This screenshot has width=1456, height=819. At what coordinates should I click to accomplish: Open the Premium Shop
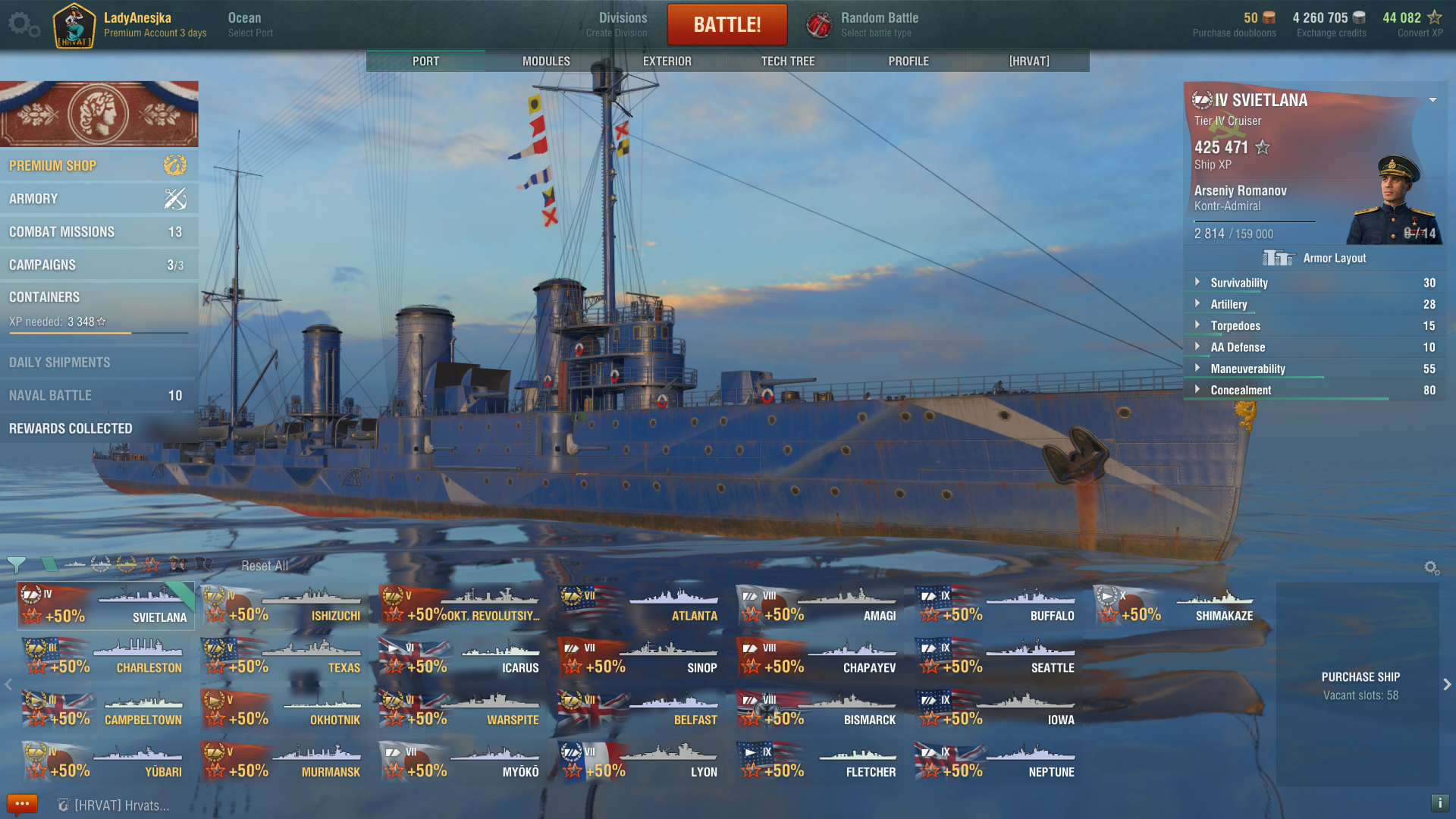(99, 165)
